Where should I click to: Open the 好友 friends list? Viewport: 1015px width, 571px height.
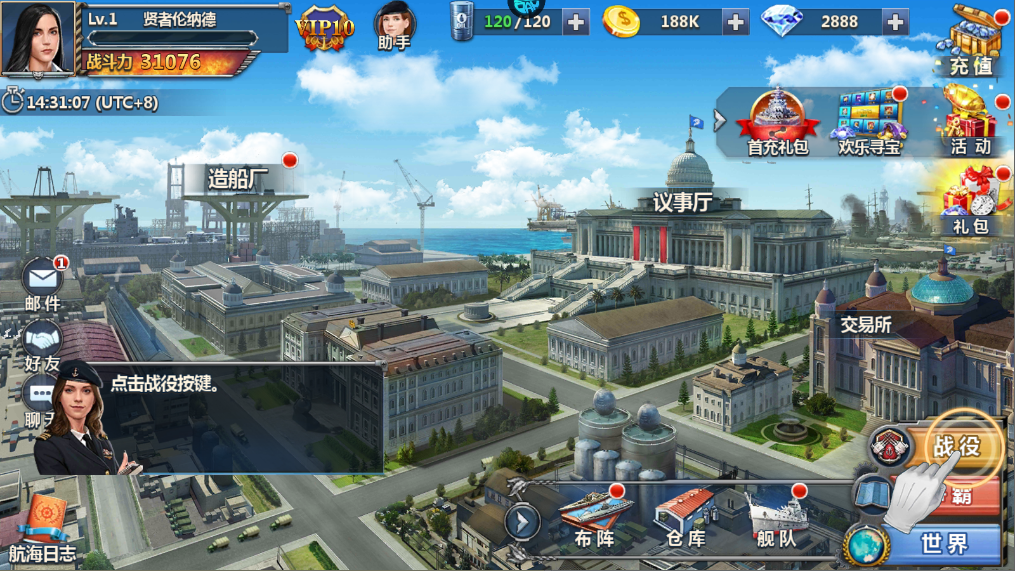pyautogui.click(x=42, y=346)
